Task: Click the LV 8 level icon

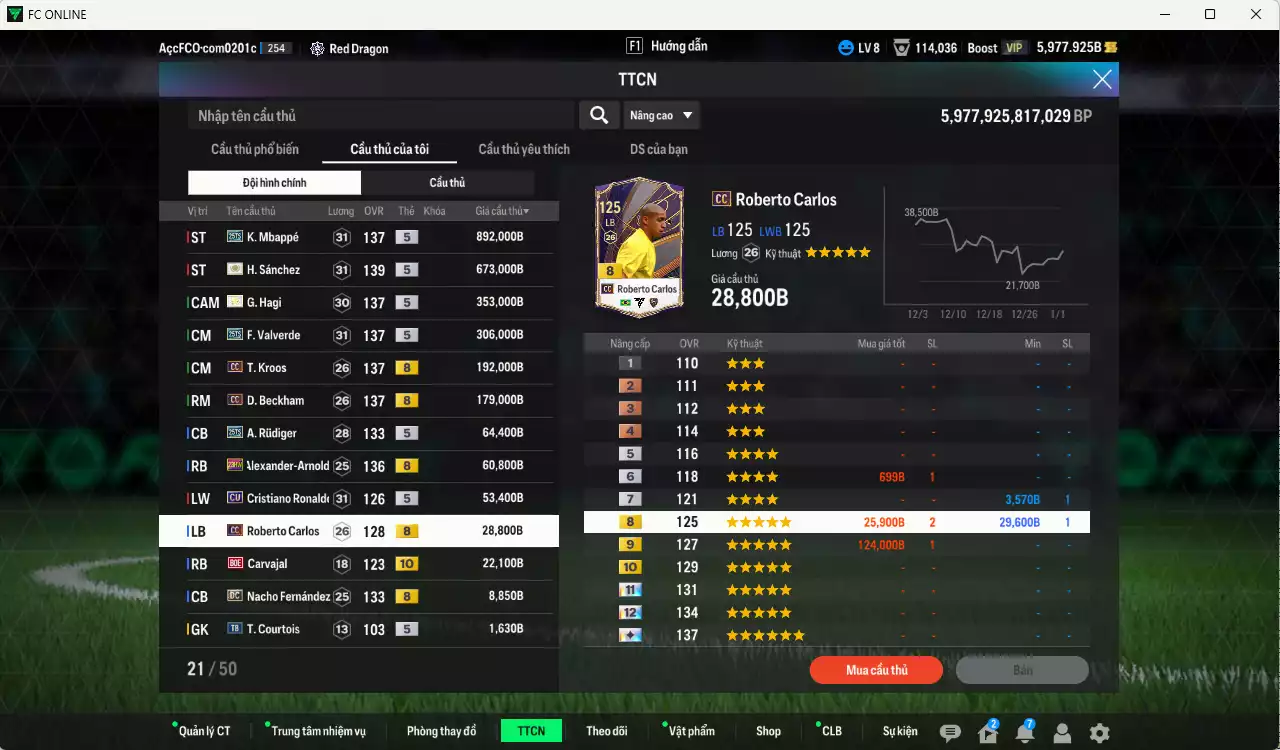Action: 855,46
